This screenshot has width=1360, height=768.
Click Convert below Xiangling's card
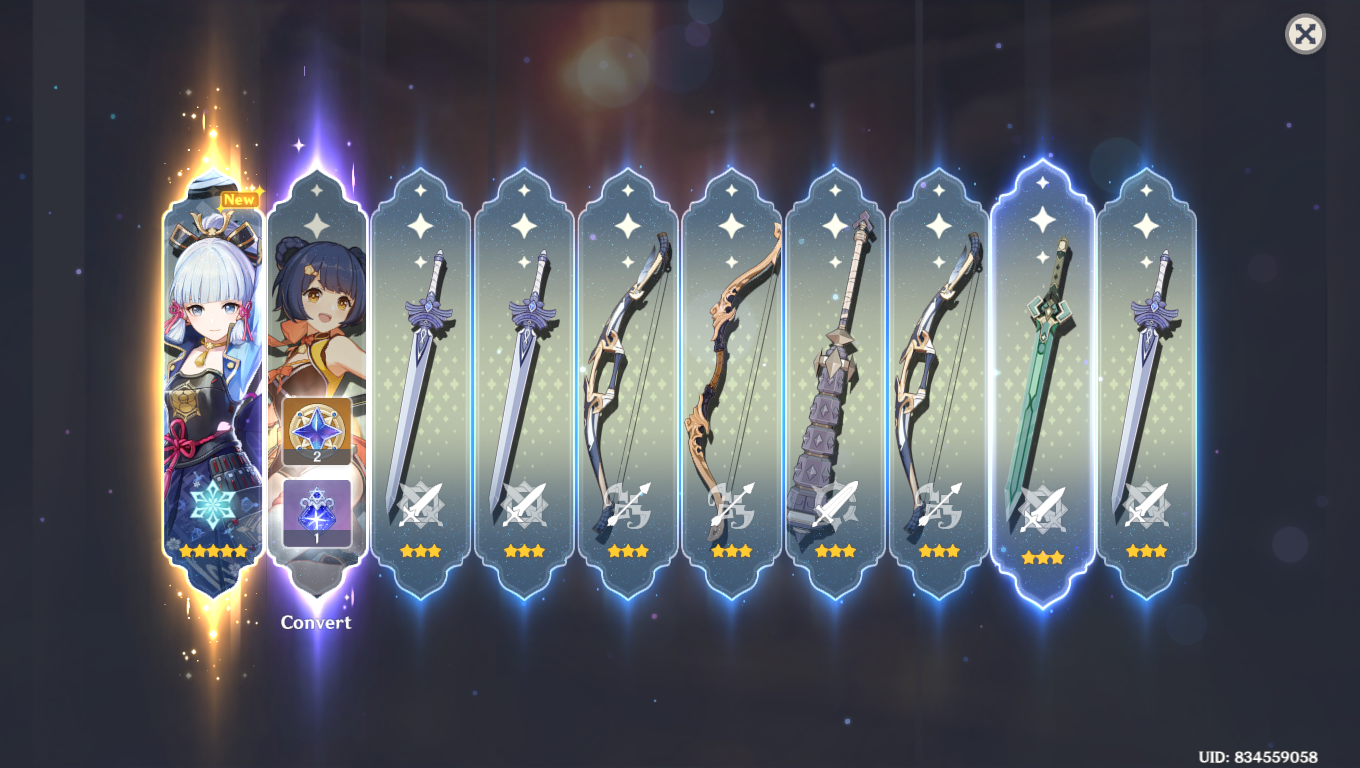316,623
